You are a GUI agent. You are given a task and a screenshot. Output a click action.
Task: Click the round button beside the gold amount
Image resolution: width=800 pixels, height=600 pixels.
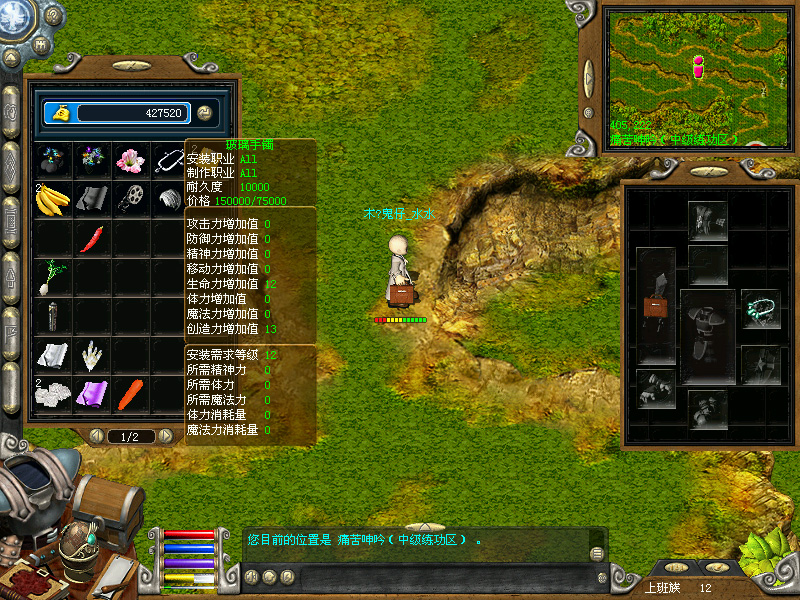click(204, 113)
